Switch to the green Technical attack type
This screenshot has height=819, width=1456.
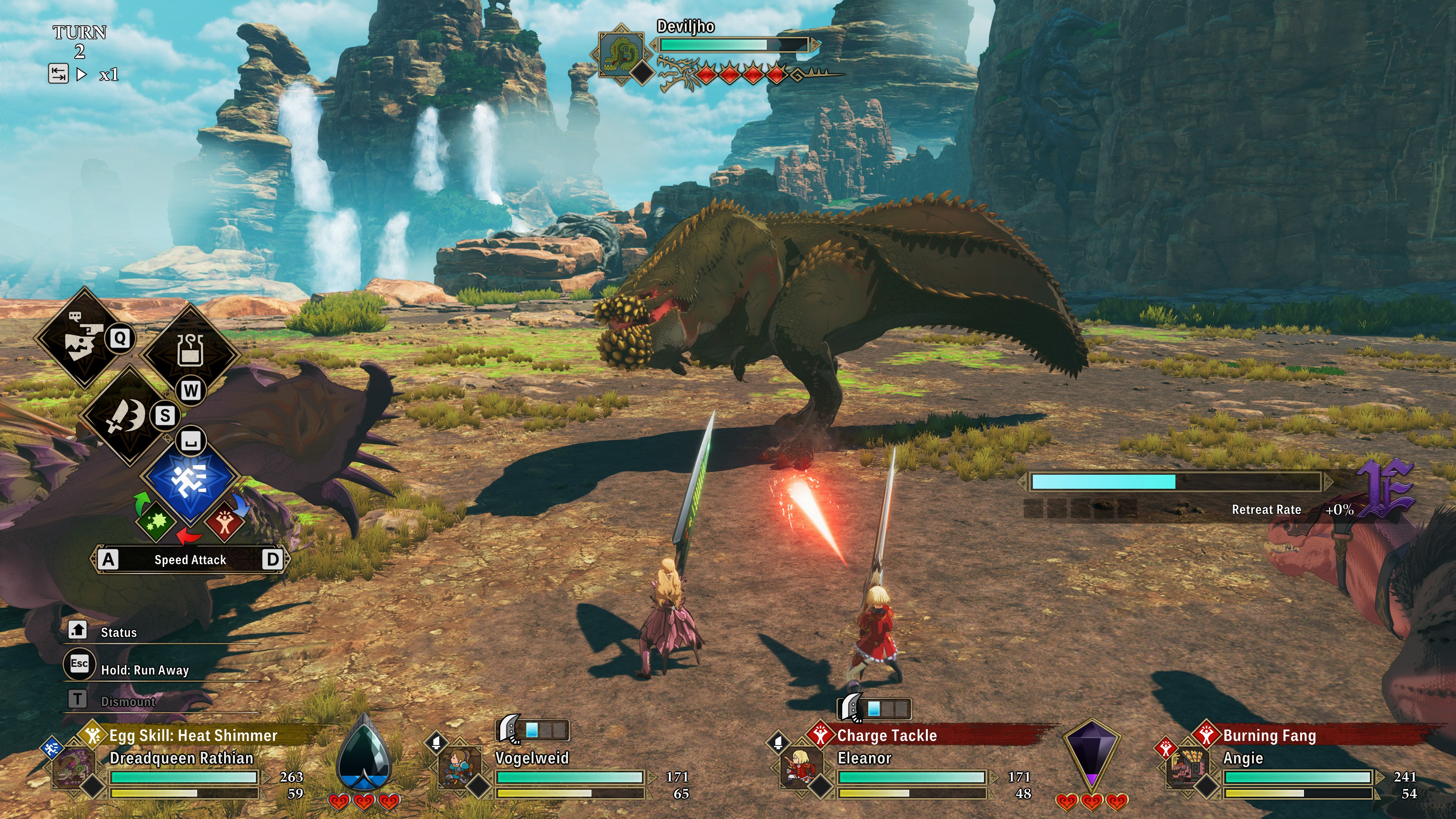[156, 521]
